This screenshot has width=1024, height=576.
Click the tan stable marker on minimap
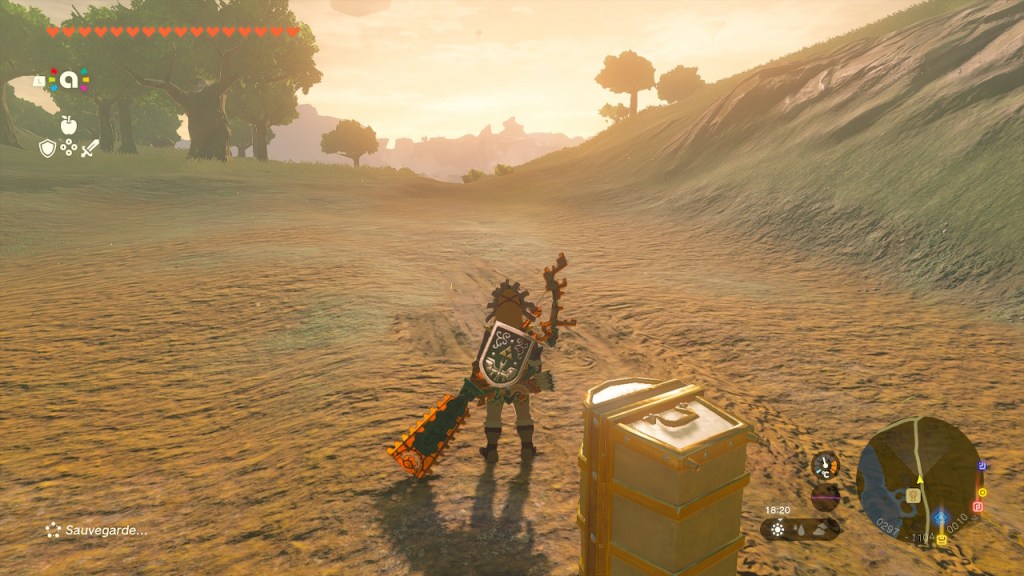click(913, 494)
